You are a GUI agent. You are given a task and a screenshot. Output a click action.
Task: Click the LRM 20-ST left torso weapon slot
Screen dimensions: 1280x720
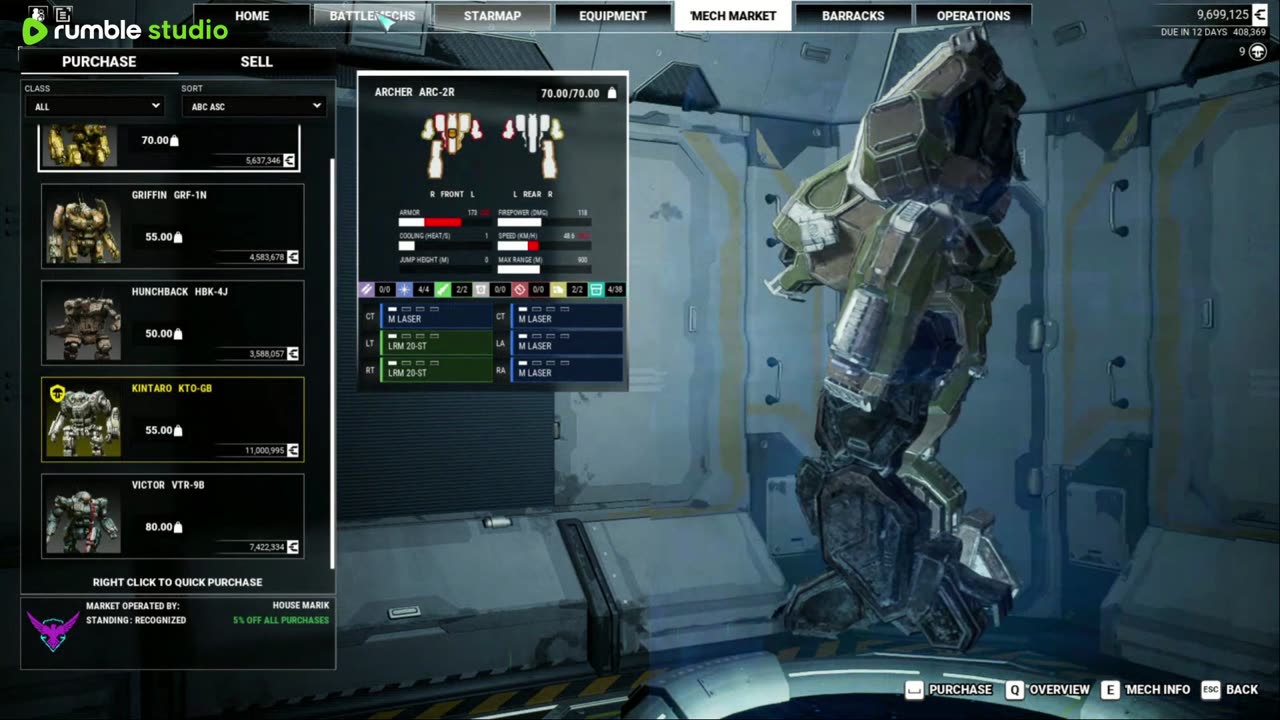click(x=436, y=343)
